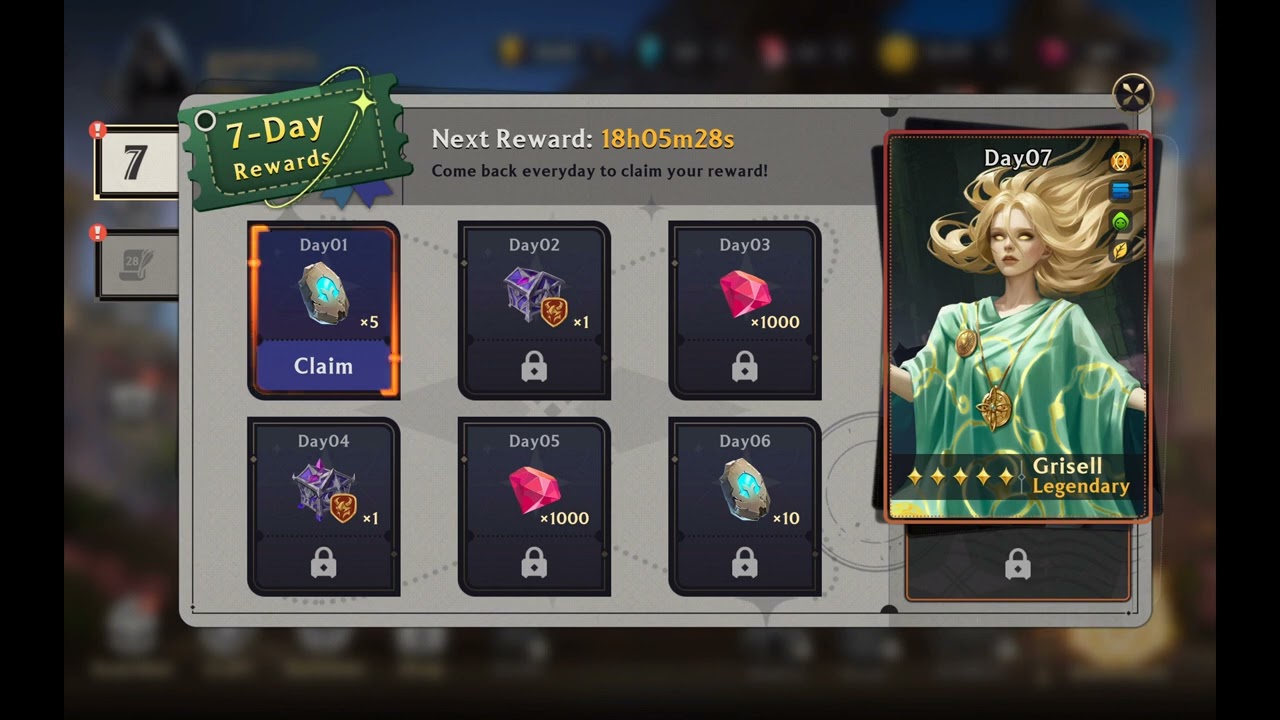Click the lock icon under the Day07 card
This screenshot has width=1280, height=720.
click(x=1019, y=562)
